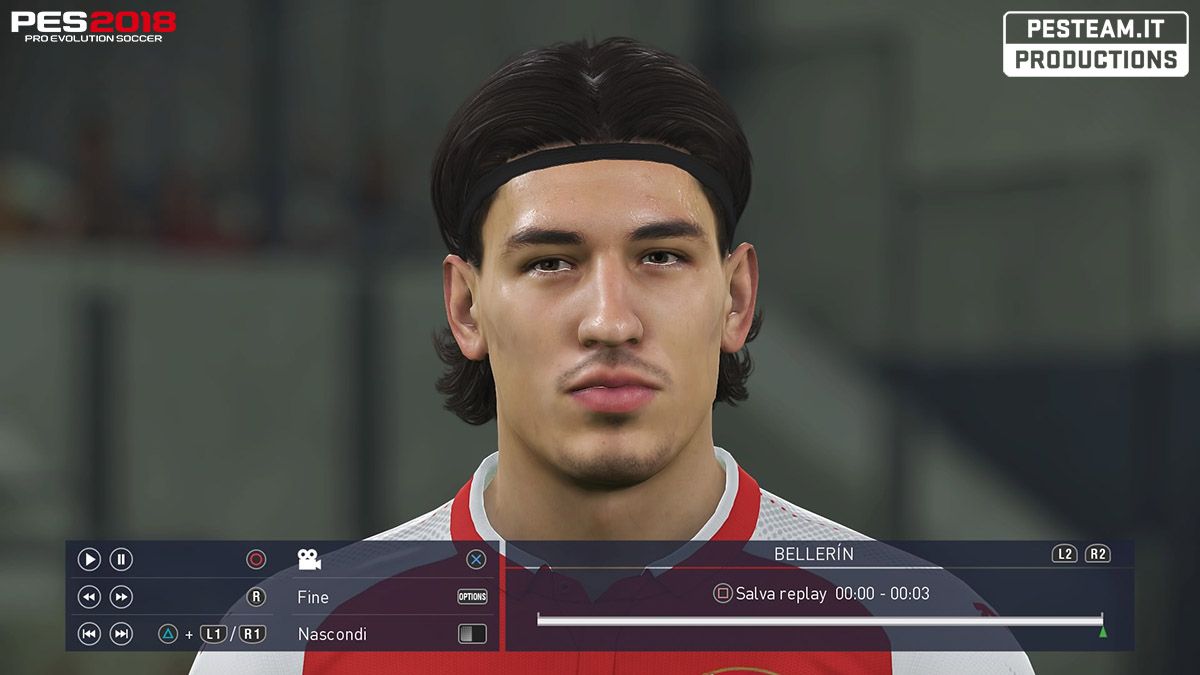Skip to the replay start
The width and height of the screenshot is (1200, 675).
coord(89,634)
